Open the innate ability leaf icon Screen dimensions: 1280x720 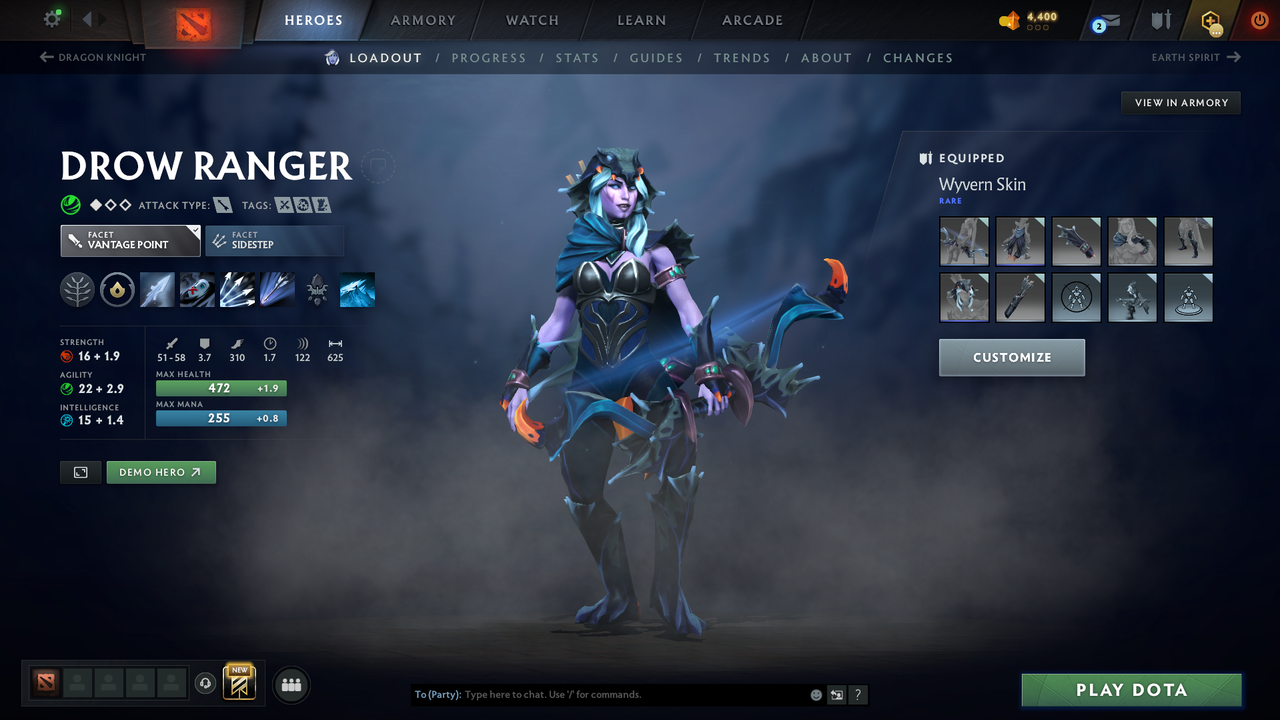tap(78, 290)
